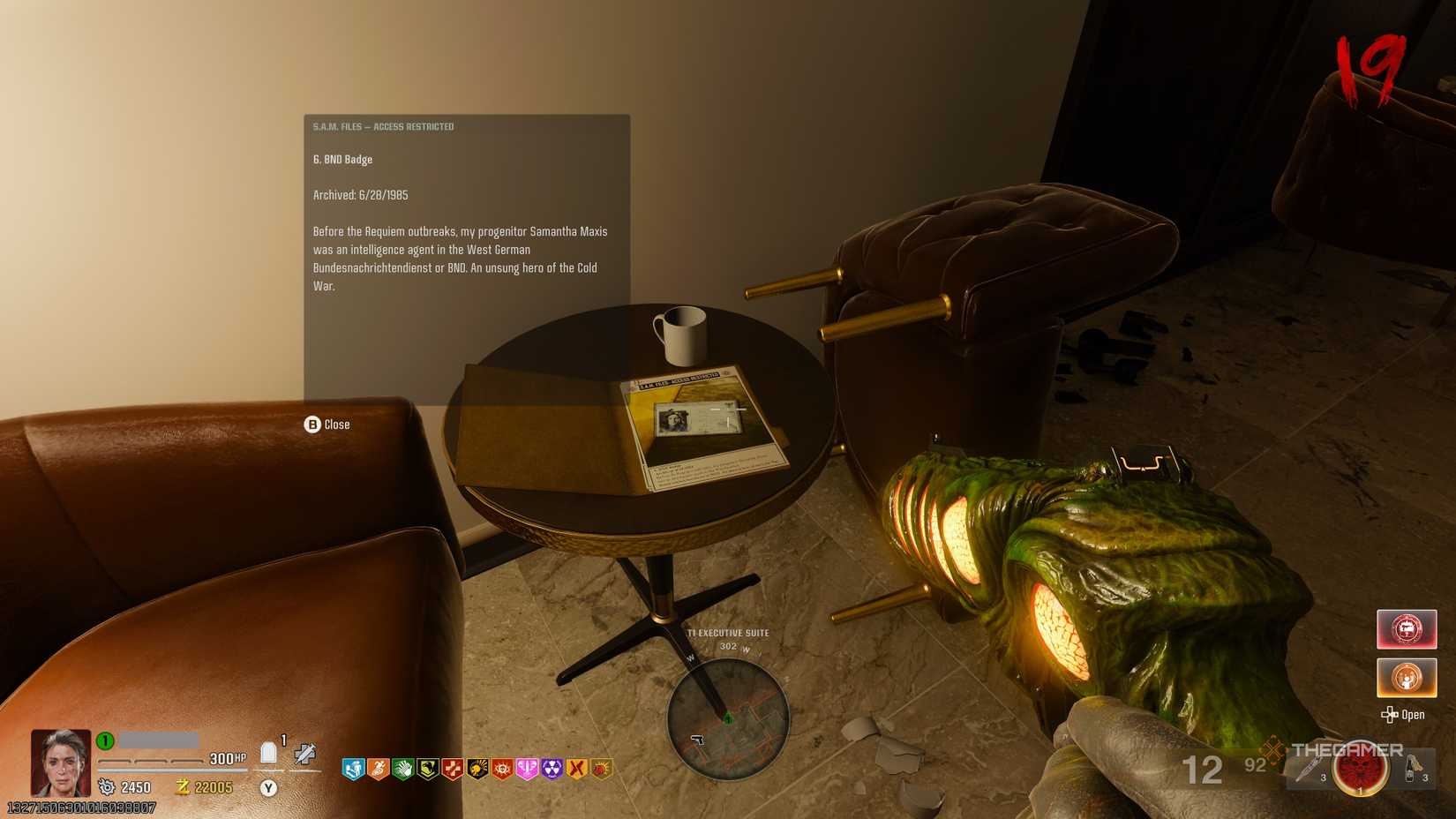The width and height of the screenshot is (1456, 819).
Task: Click the player's green health status circle
Action: [104, 741]
